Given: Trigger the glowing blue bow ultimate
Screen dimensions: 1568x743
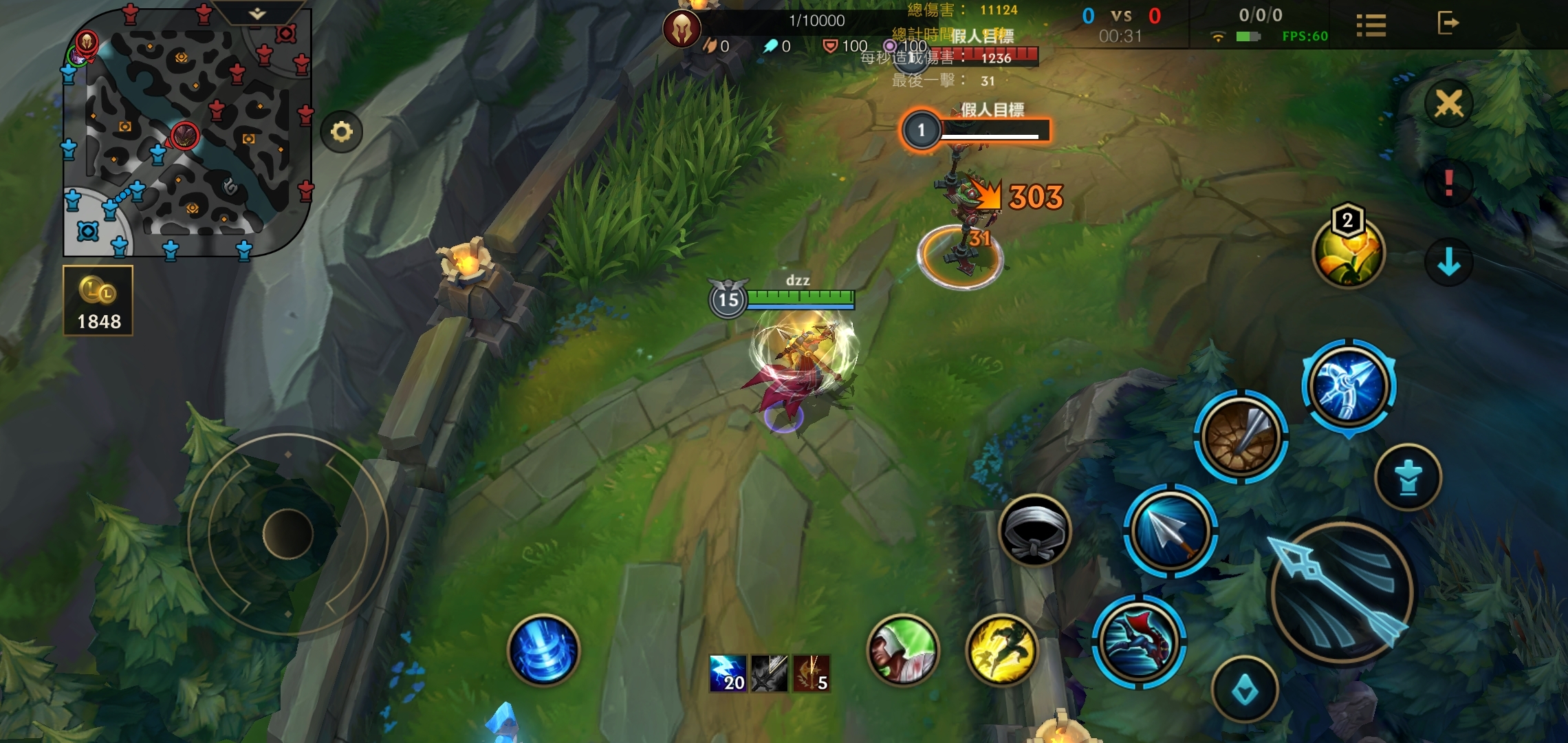Looking at the screenshot, I should (x=1349, y=385).
